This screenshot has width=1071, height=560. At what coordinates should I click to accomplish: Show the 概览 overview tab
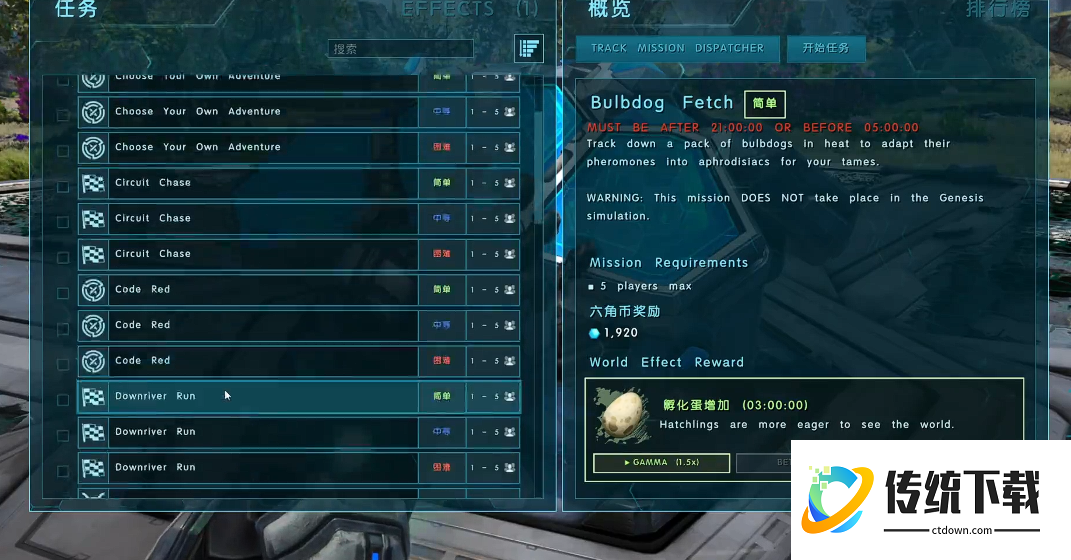(610, 9)
